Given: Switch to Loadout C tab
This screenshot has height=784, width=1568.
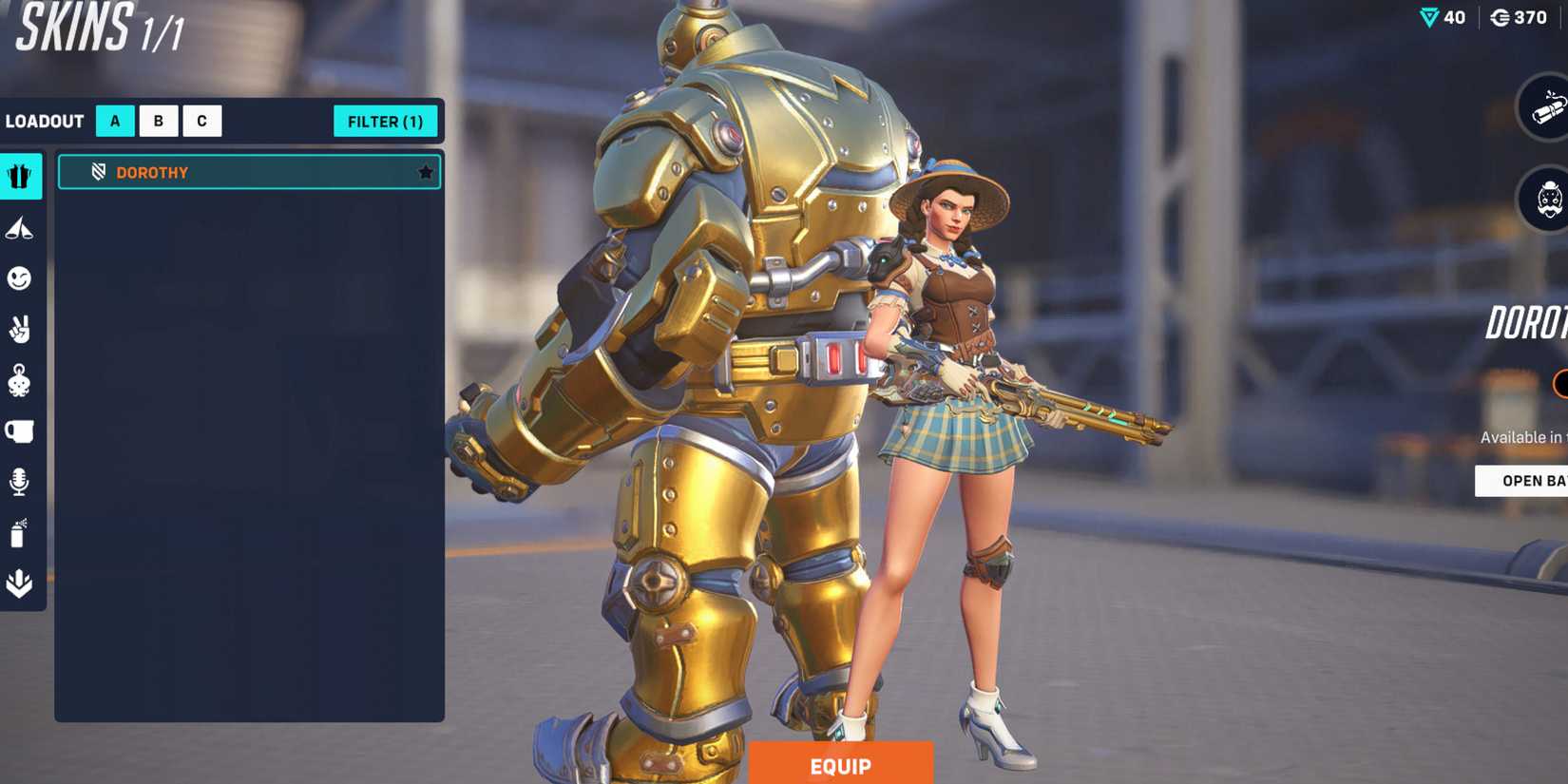Looking at the screenshot, I should coord(201,121).
